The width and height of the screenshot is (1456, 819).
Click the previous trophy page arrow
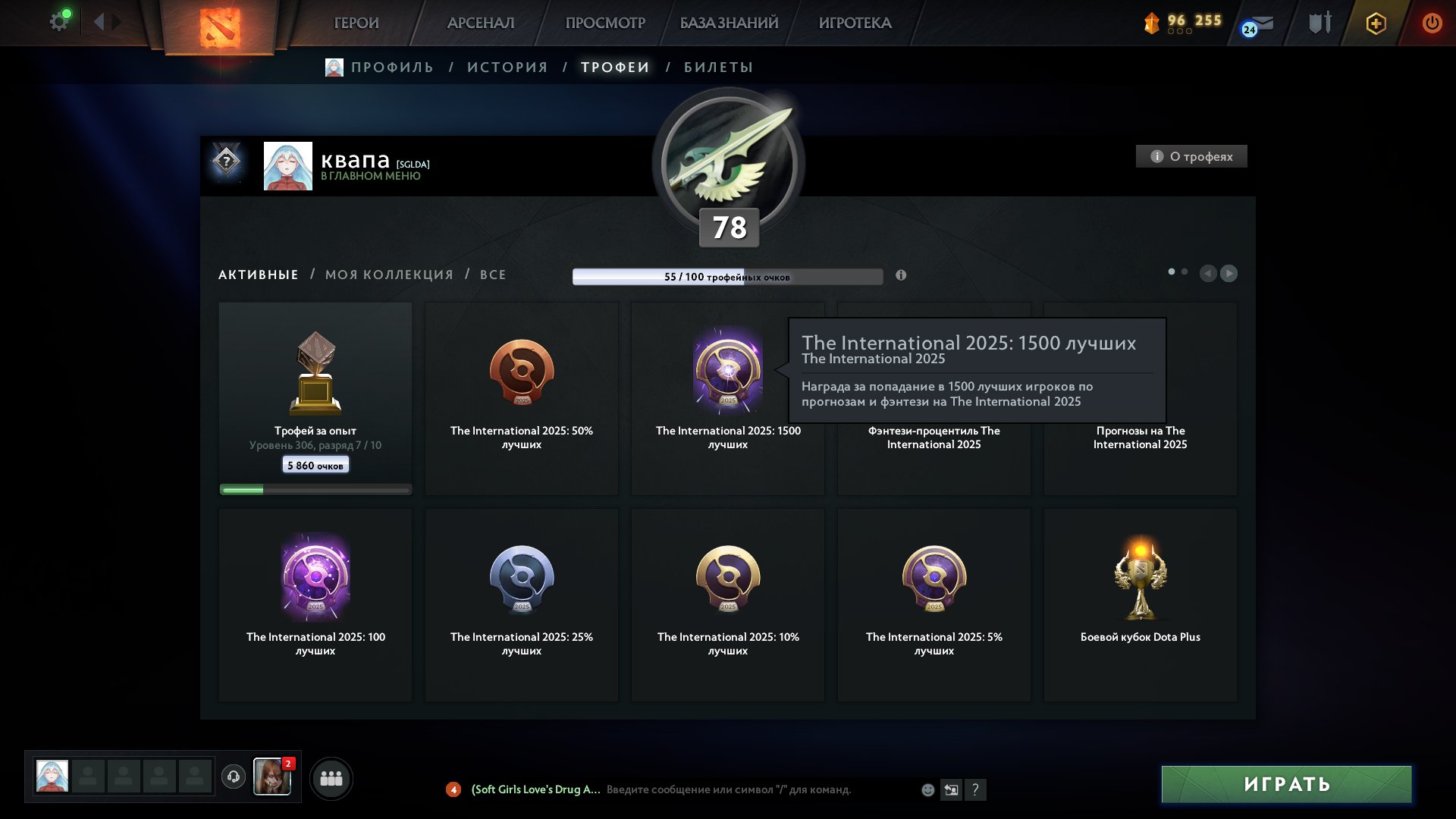pyautogui.click(x=1210, y=273)
